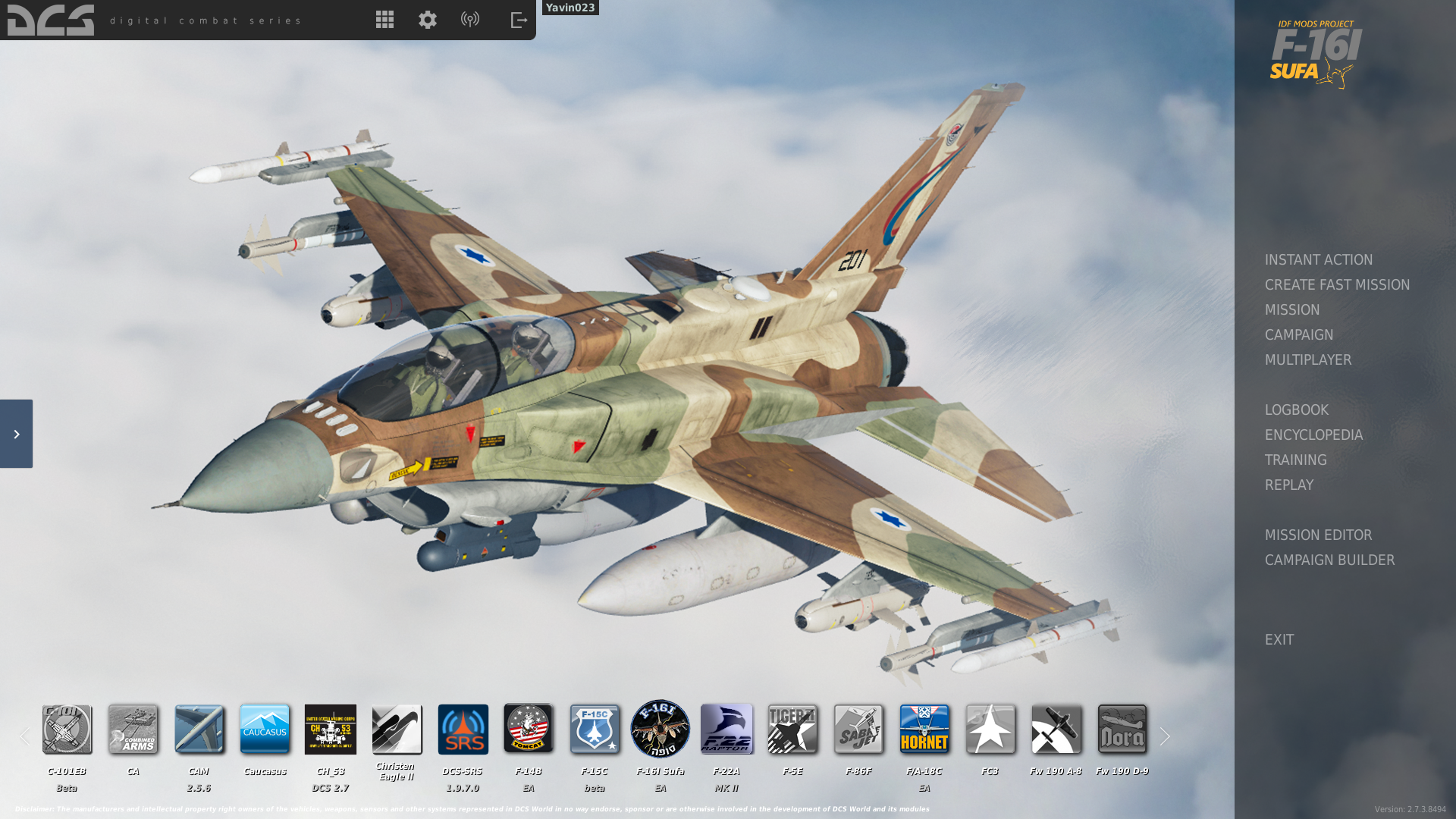Pick the Caucasus map module
1456x819 pixels.
click(265, 729)
